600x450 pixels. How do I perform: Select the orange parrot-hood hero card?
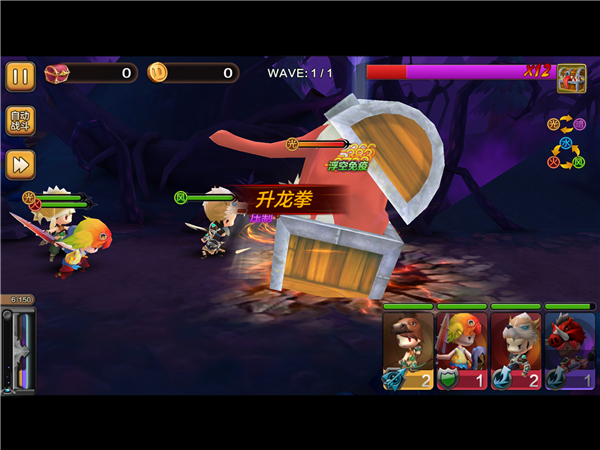coord(461,350)
